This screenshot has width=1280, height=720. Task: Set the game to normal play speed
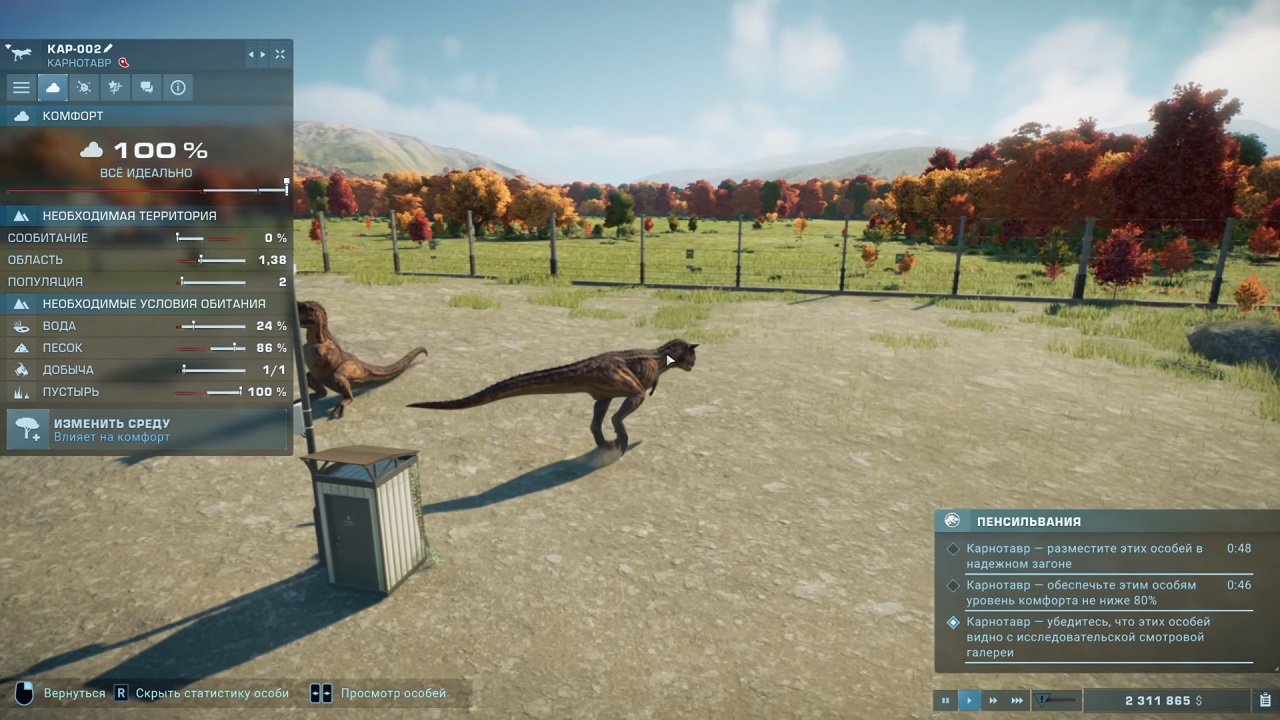click(969, 701)
